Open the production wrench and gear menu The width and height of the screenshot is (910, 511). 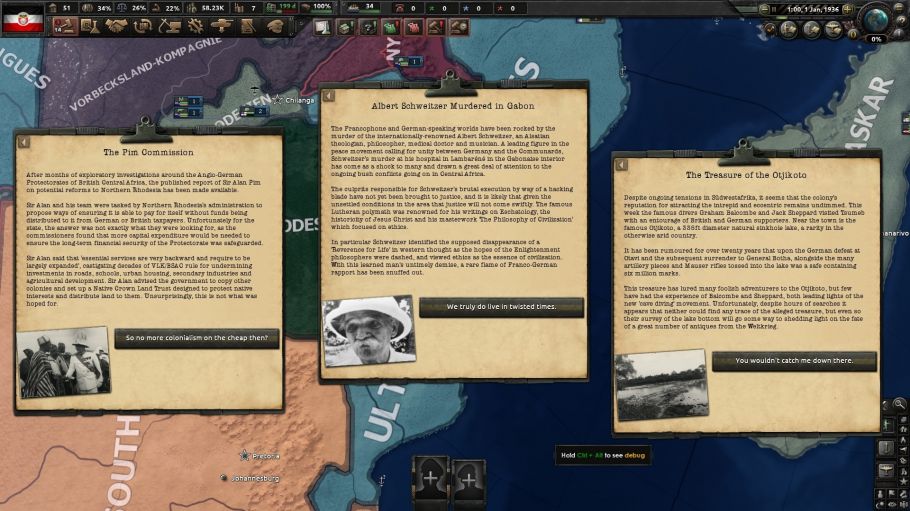coord(194,26)
